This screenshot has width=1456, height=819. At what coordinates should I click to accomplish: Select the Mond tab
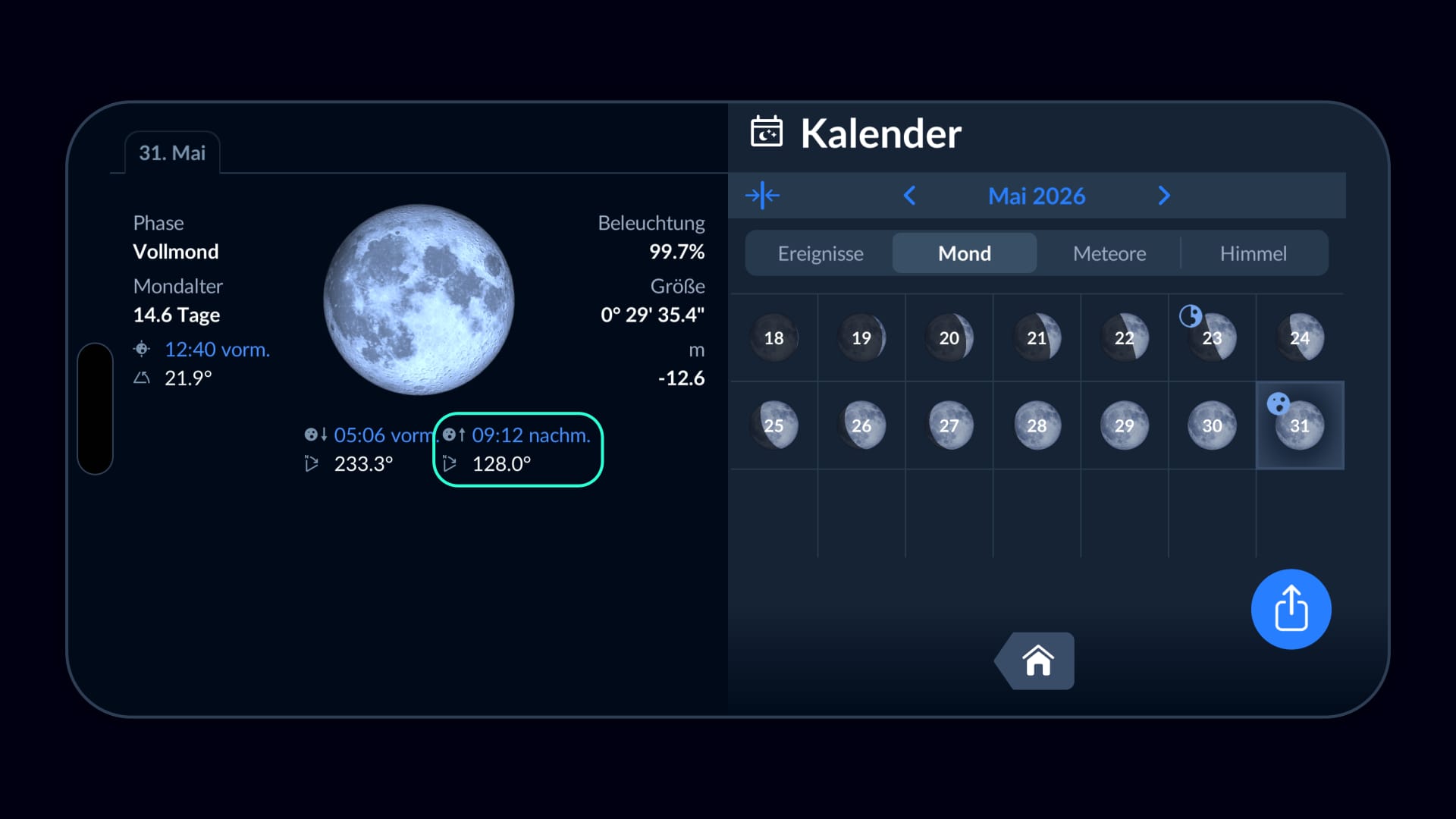964,253
